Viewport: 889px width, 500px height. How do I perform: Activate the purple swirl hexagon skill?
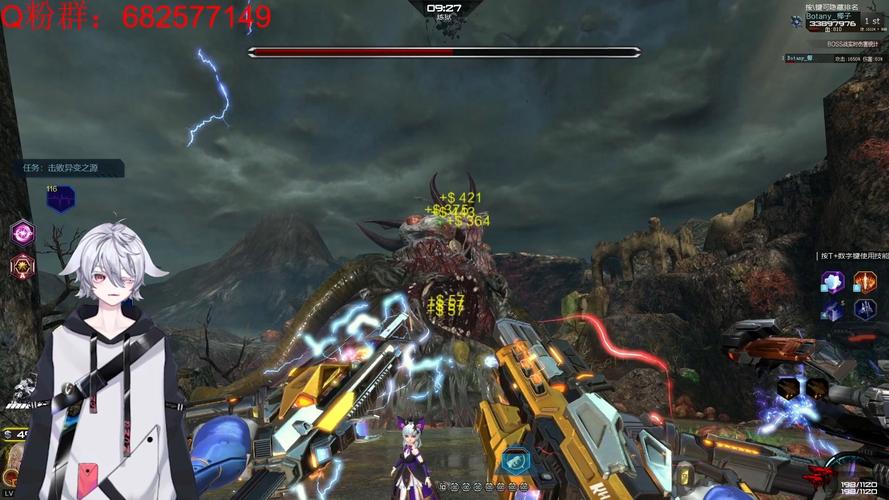[22, 233]
